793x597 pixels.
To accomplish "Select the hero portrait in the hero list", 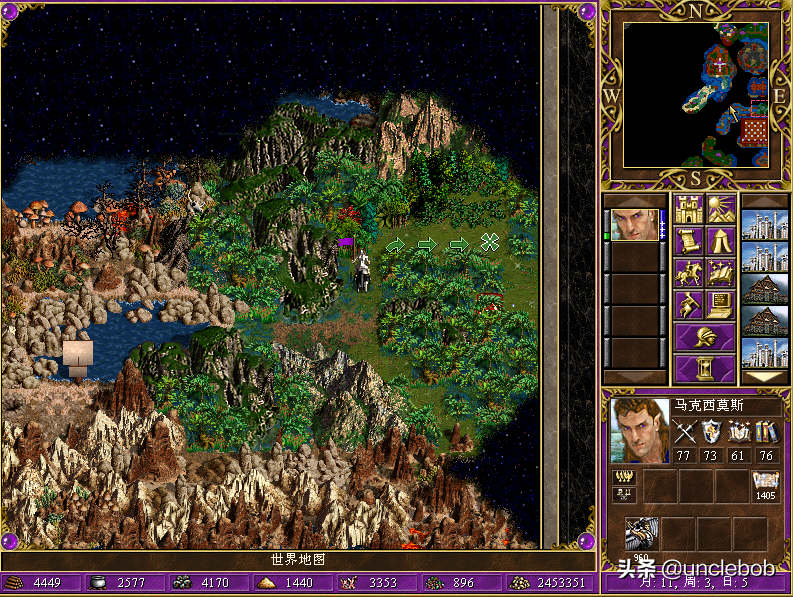I will pos(634,224).
